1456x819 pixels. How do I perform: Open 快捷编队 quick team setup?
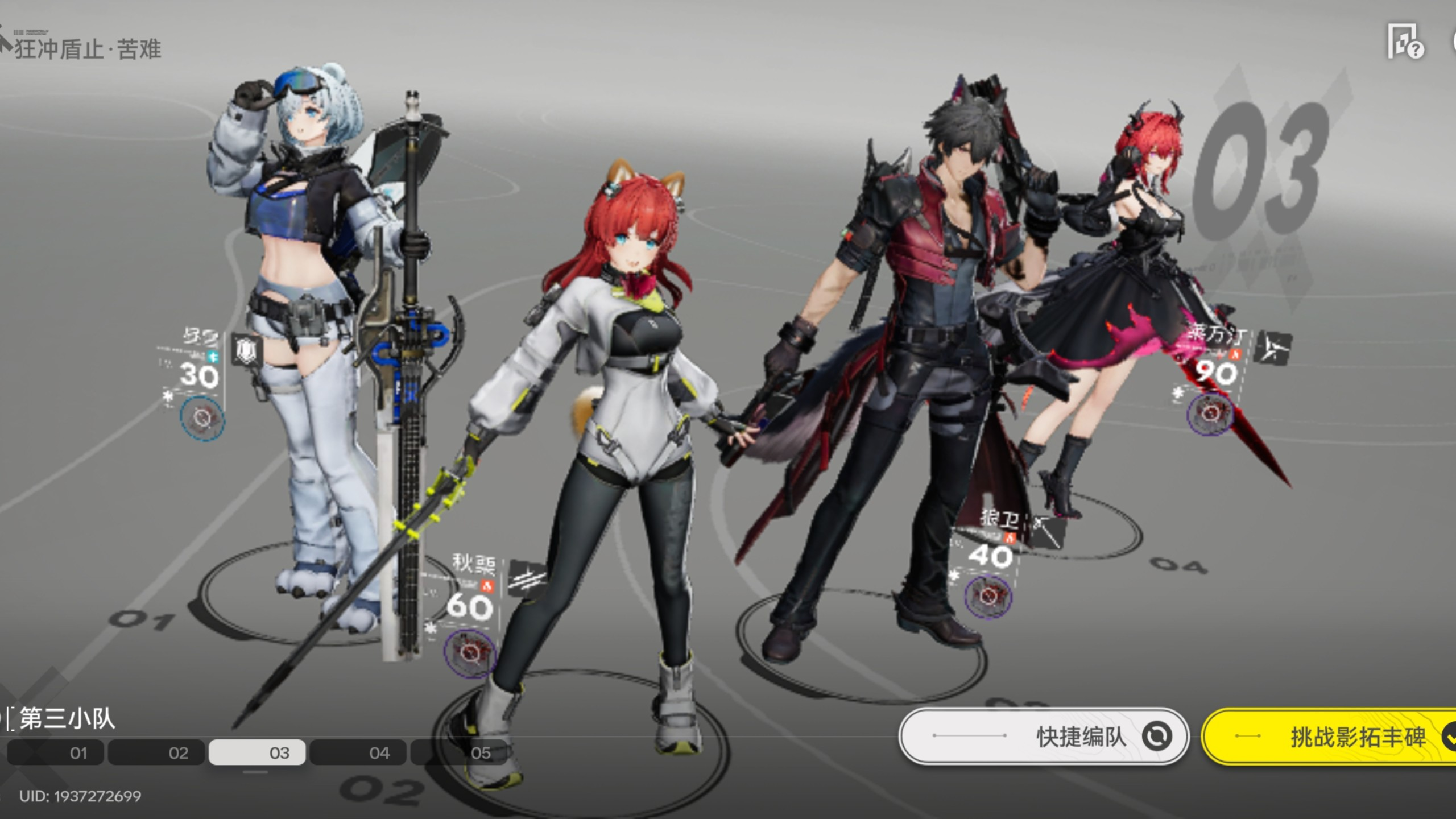pyautogui.click(x=1043, y=737)
